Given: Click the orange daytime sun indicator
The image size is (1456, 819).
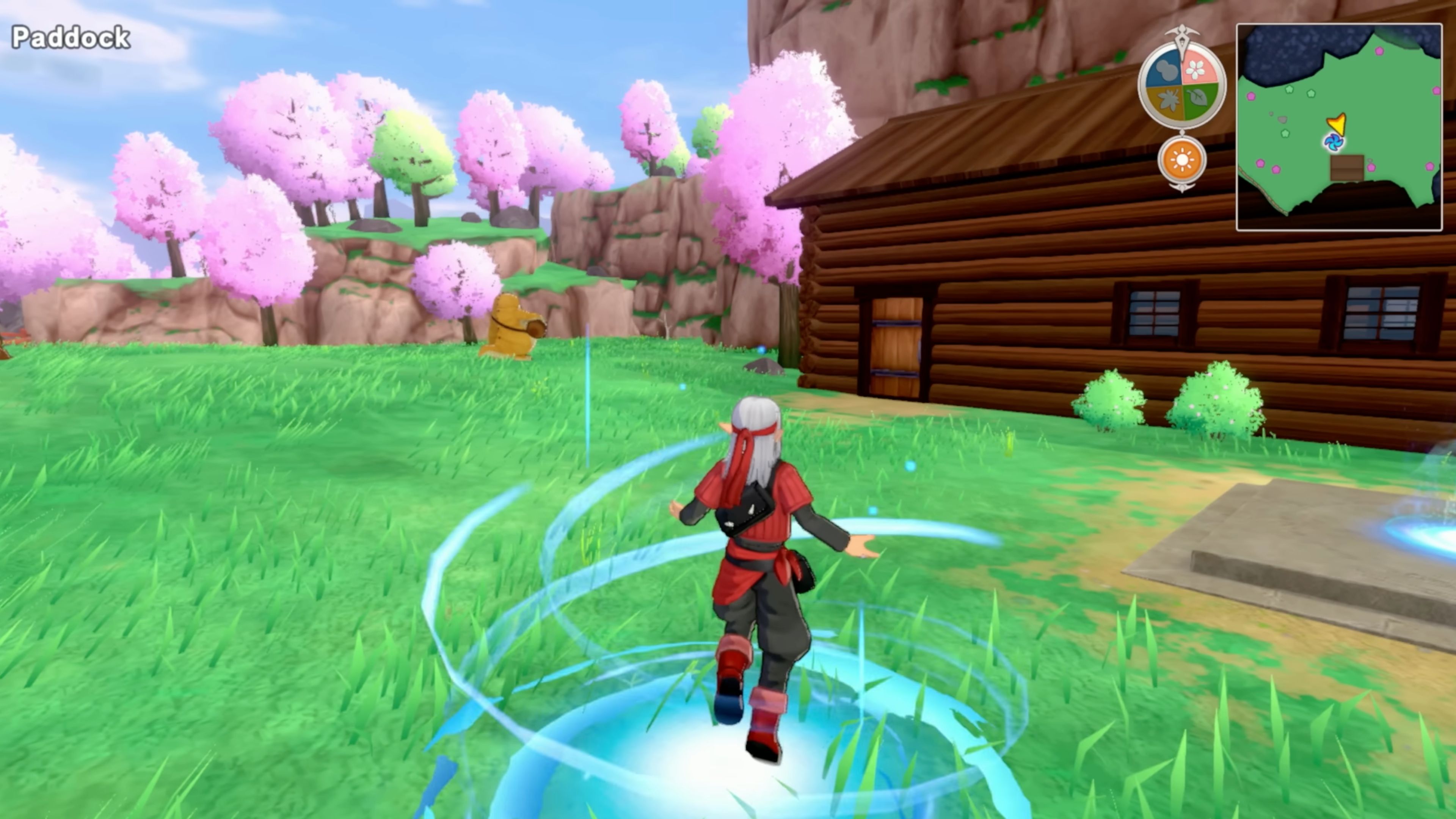Looking at the screenshot, I should click(1183, 159).
